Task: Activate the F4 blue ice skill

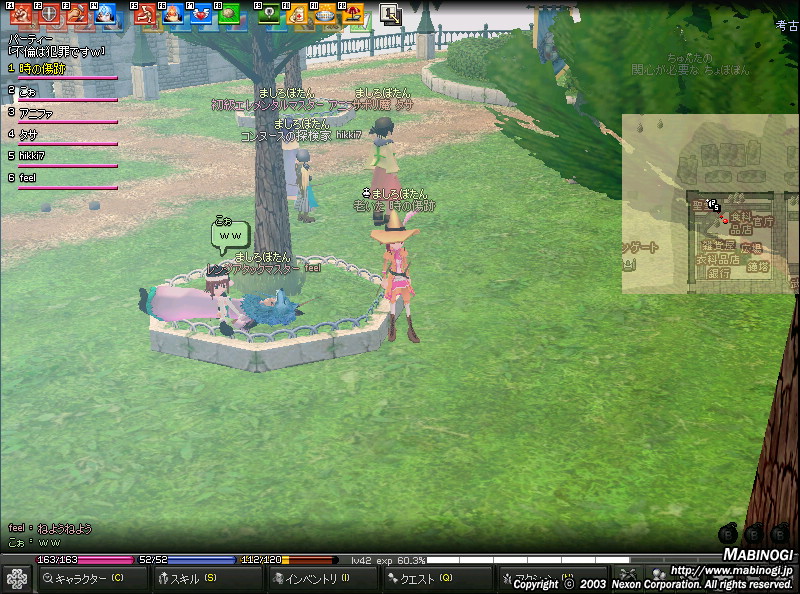Action: click(104, 14)
